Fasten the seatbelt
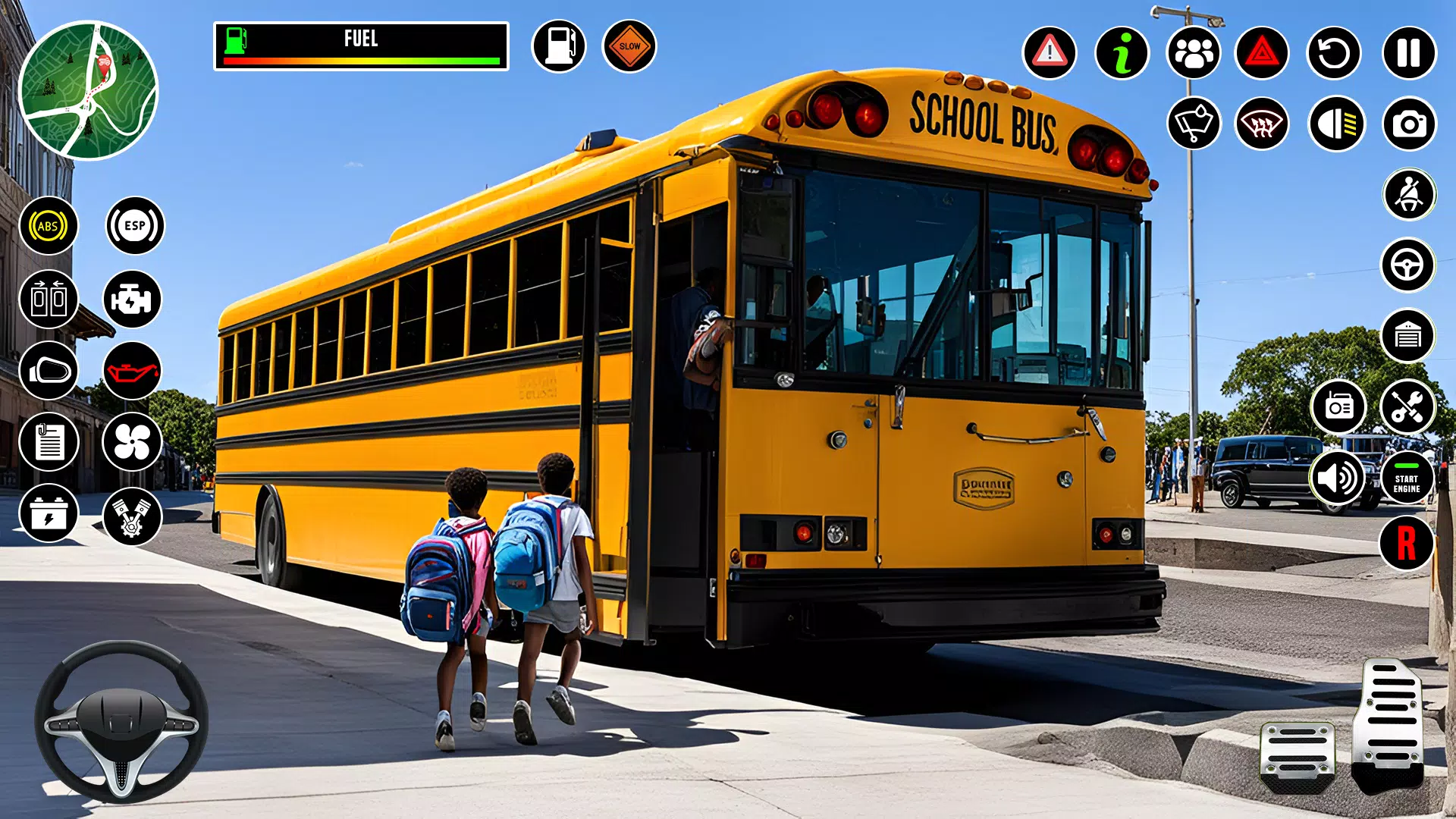 click(x=1407, y=195)
